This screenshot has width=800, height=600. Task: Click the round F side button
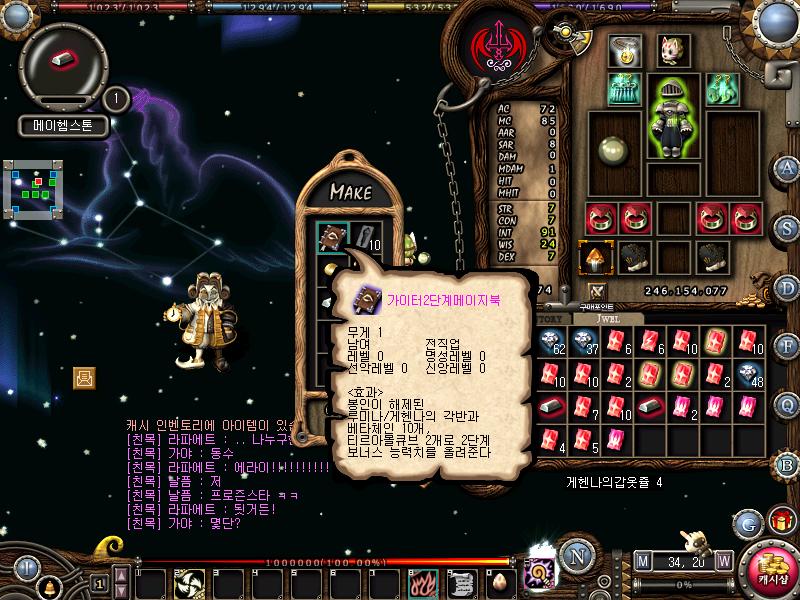788,346
